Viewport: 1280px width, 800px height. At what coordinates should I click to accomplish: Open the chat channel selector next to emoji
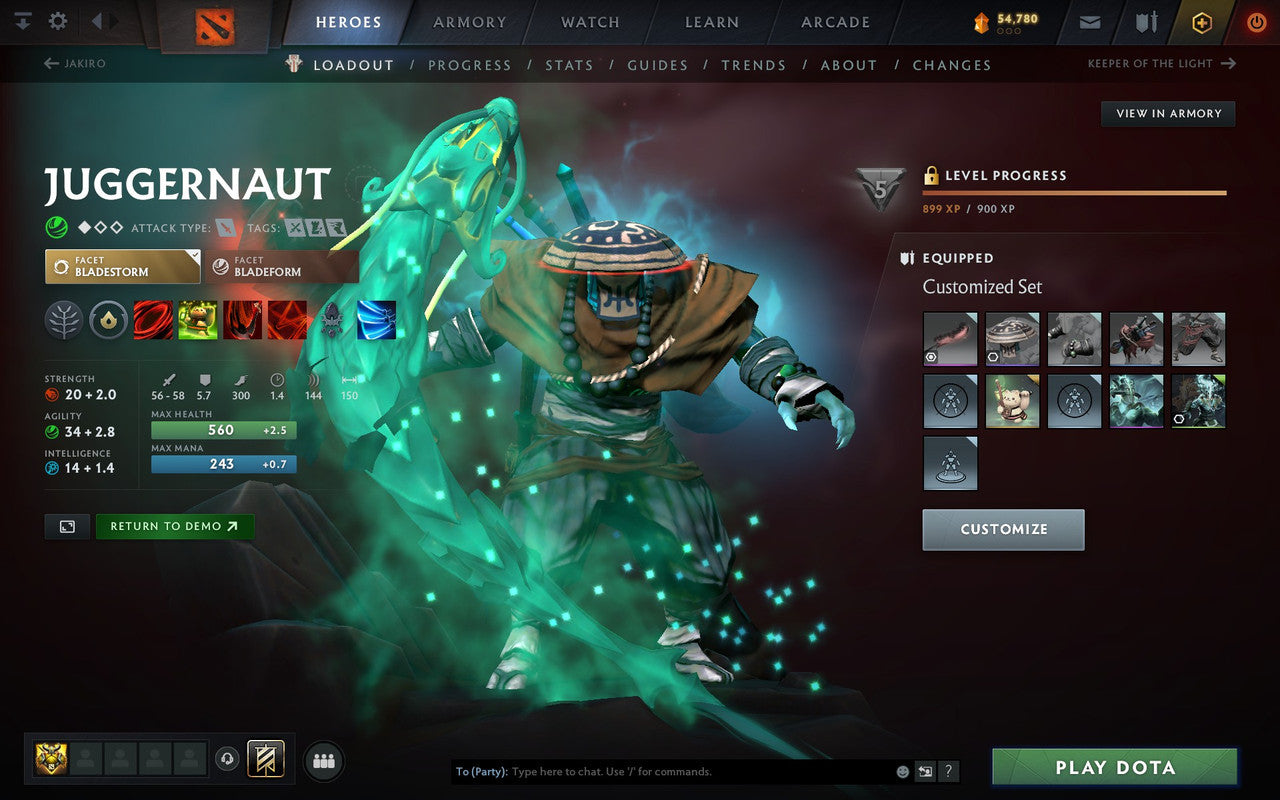926,771
